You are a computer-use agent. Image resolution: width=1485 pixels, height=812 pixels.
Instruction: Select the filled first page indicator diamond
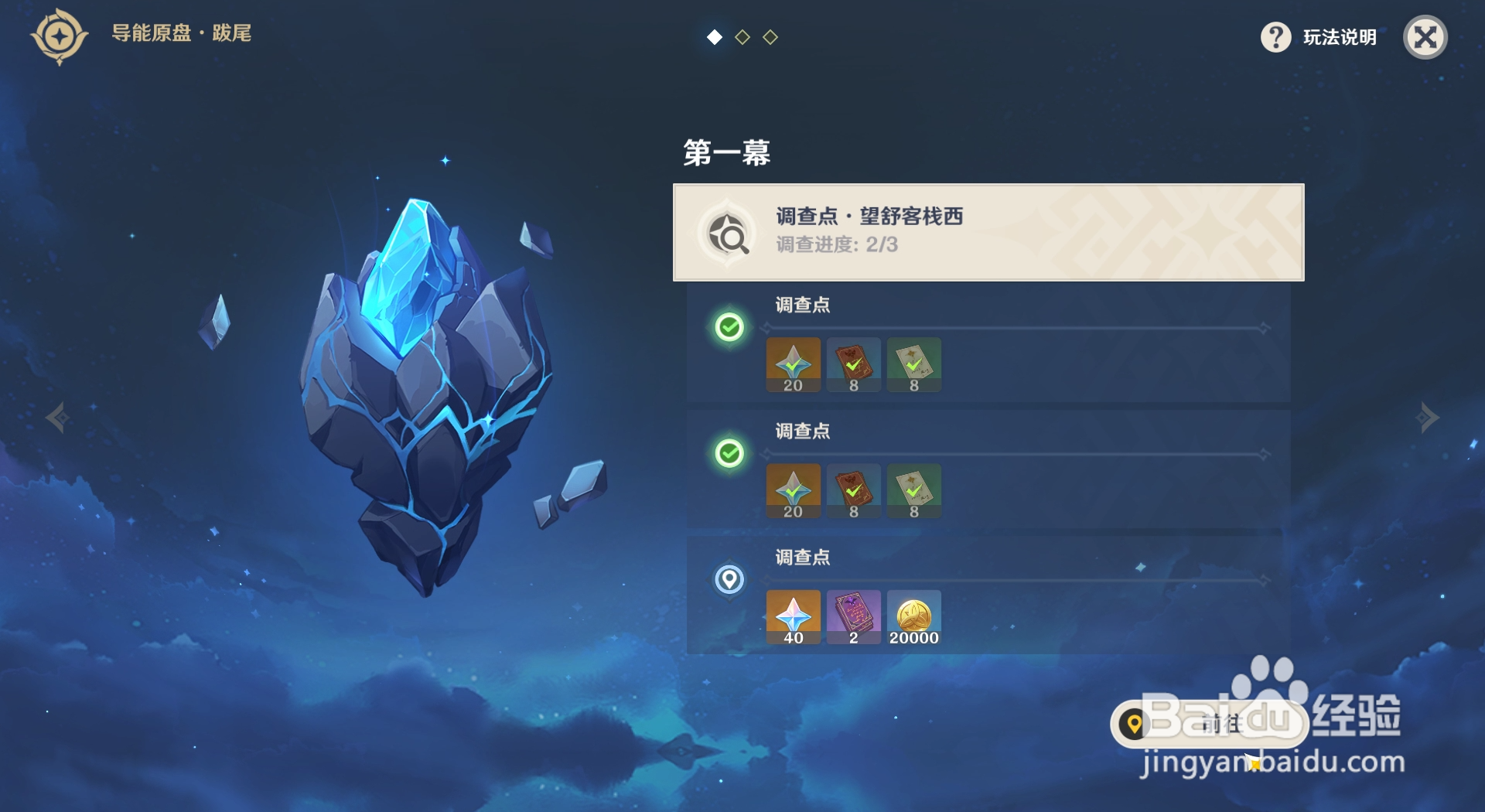coord(714,36)
